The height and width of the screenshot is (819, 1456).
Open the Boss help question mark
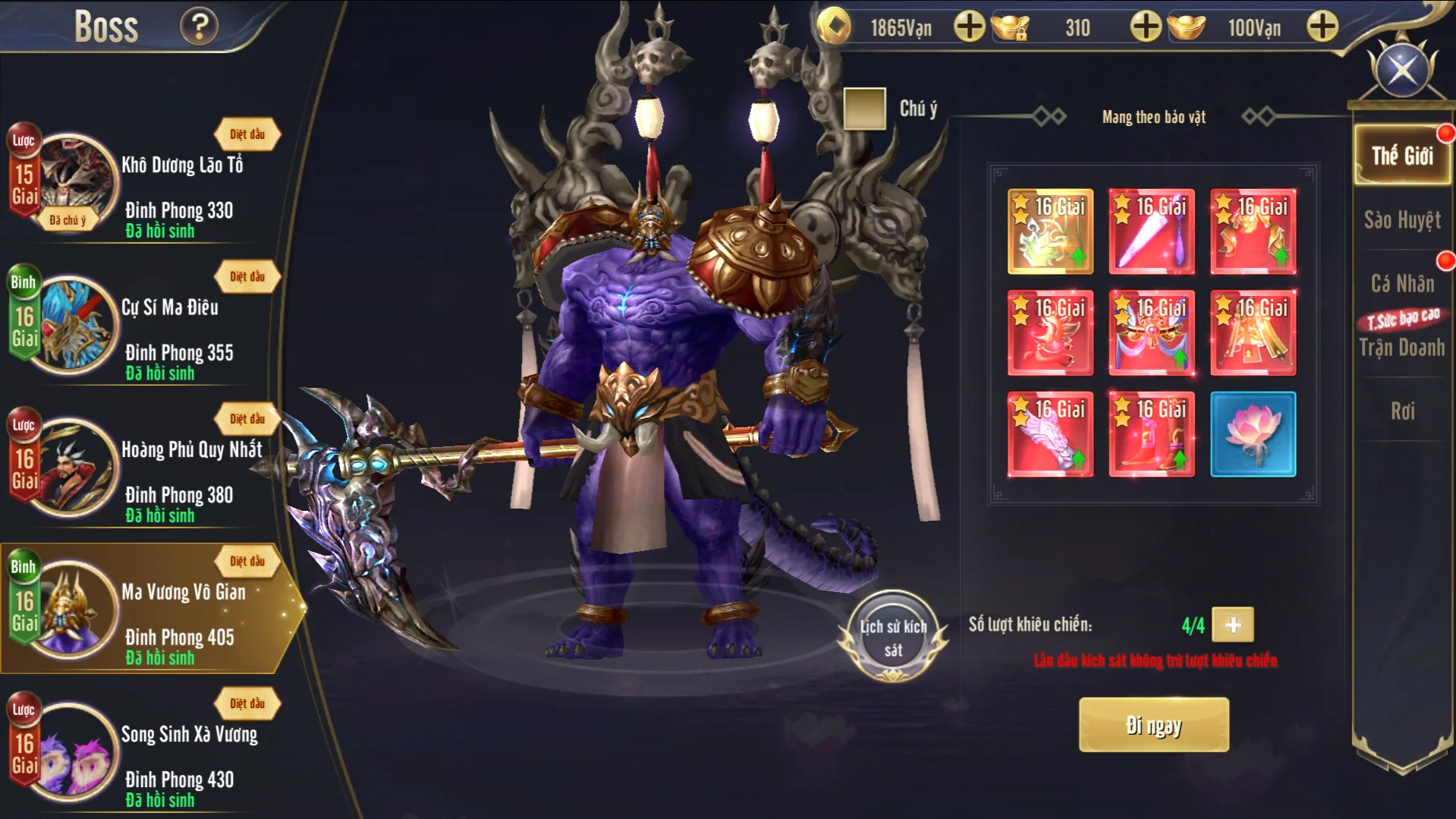tap(199, 27)
